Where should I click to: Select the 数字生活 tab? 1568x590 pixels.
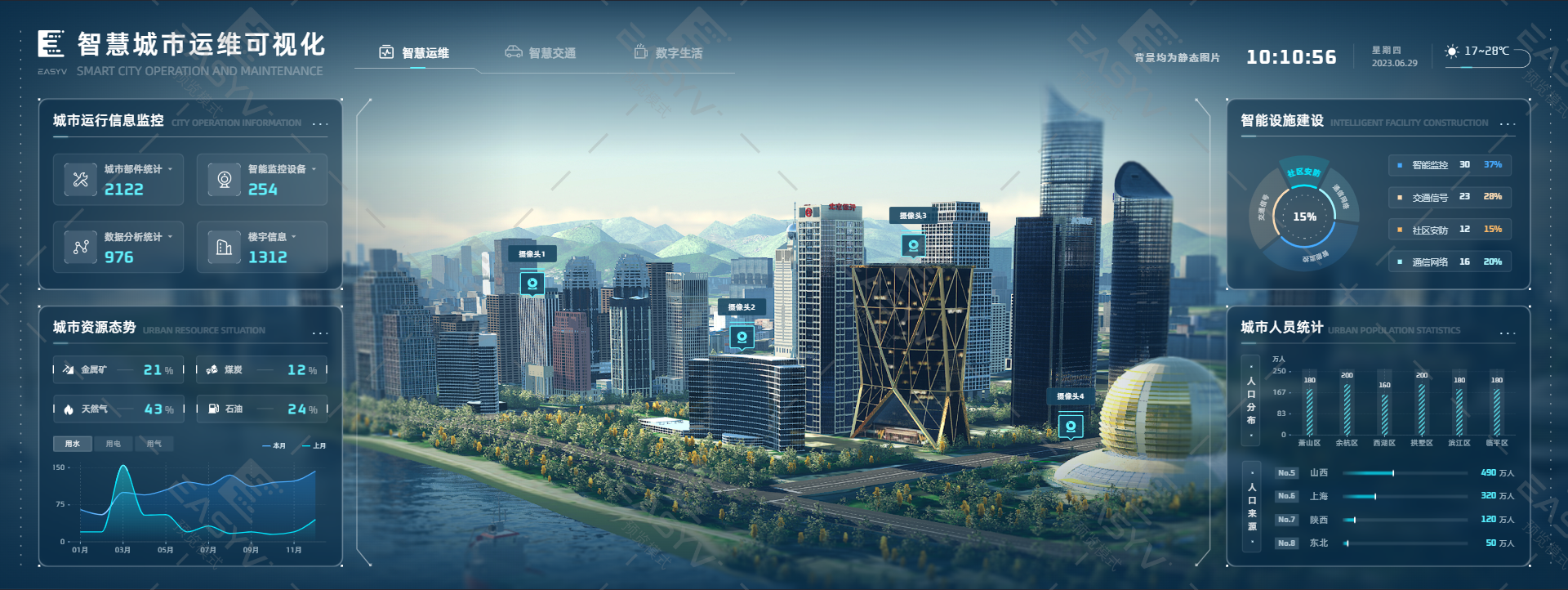click(669, 53)
